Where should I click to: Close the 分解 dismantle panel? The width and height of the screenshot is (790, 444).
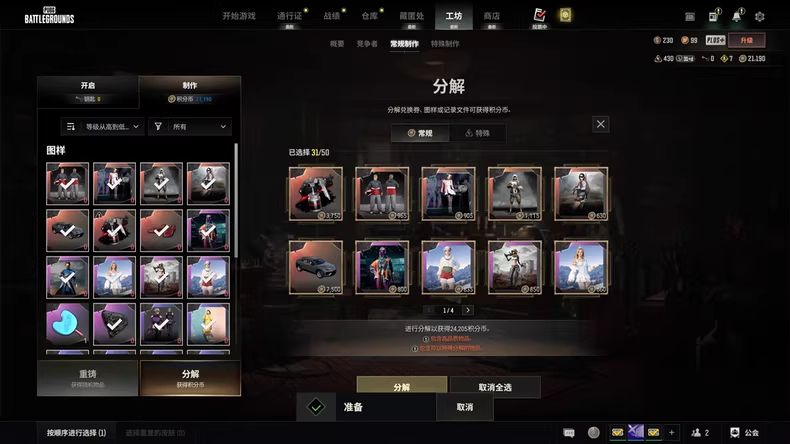pyautogui.click(x=600, y=124)
